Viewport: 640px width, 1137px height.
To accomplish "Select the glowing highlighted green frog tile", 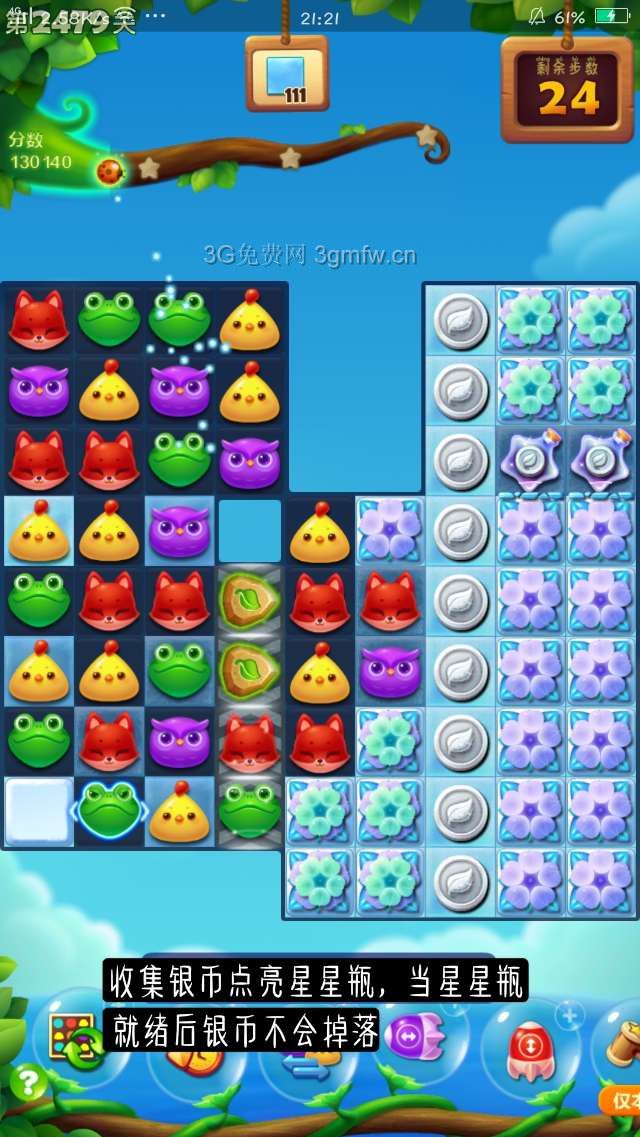I will point(109,809).
